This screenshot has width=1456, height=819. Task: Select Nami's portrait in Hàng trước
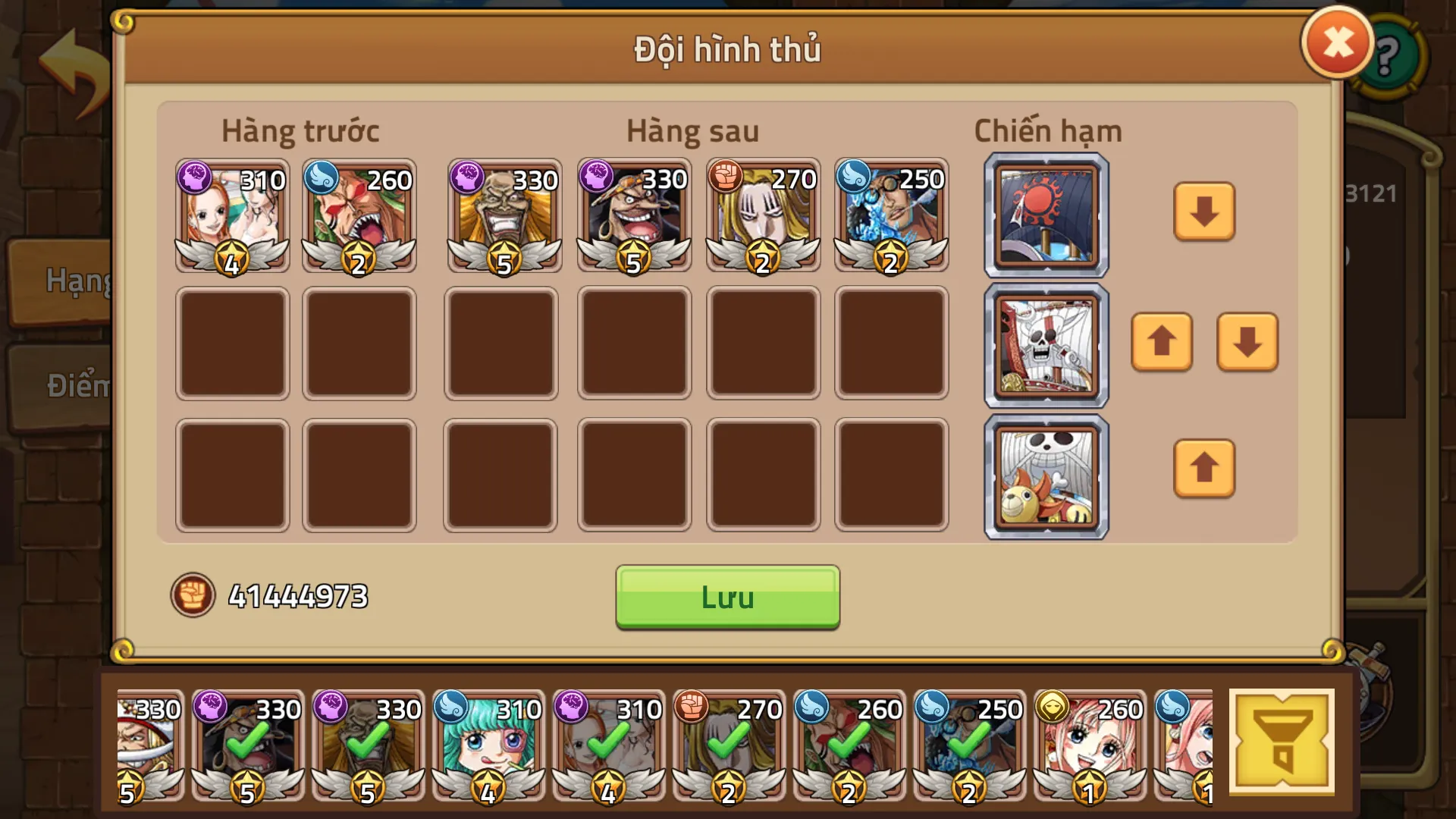coord(233,215)
